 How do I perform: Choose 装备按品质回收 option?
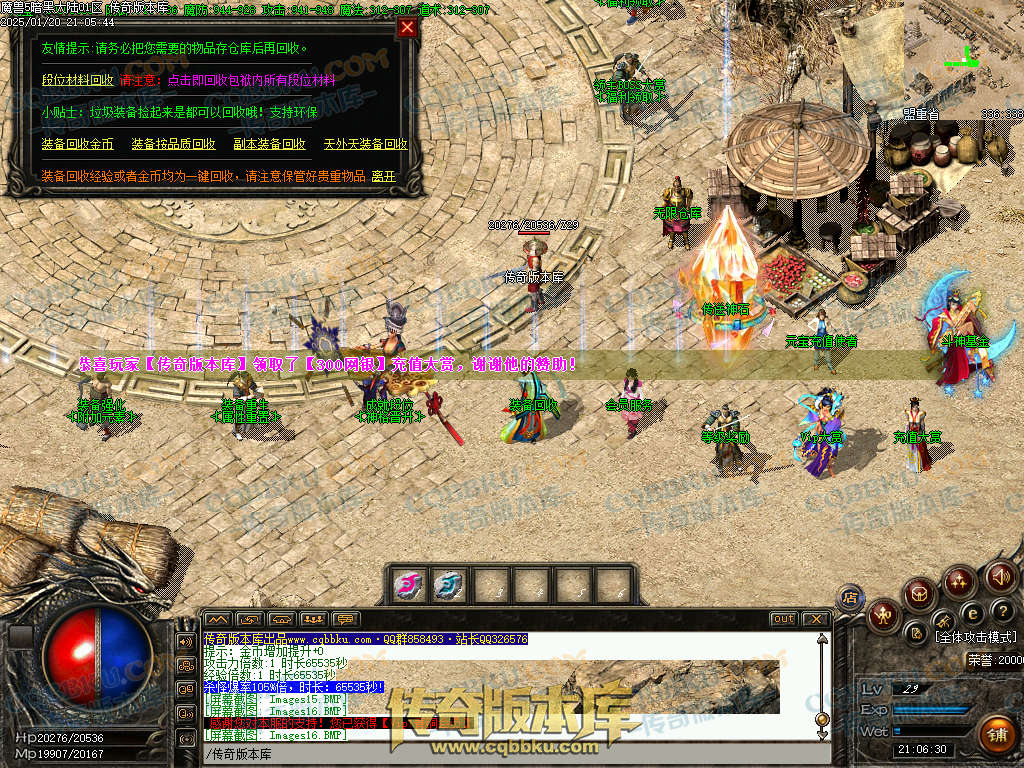coord(173,144)
